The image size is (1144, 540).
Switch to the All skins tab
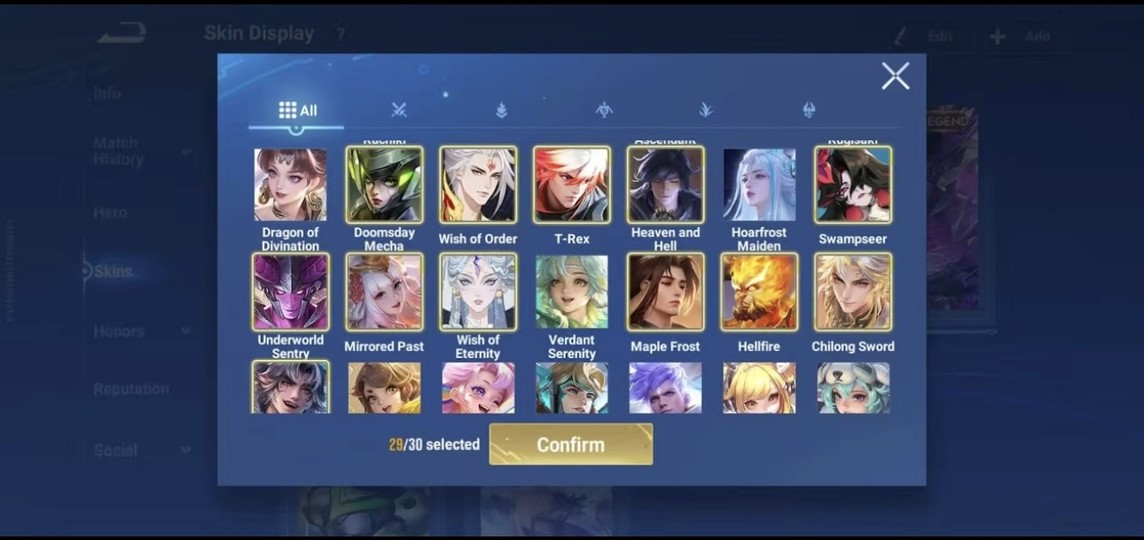[x=297, y=110]
